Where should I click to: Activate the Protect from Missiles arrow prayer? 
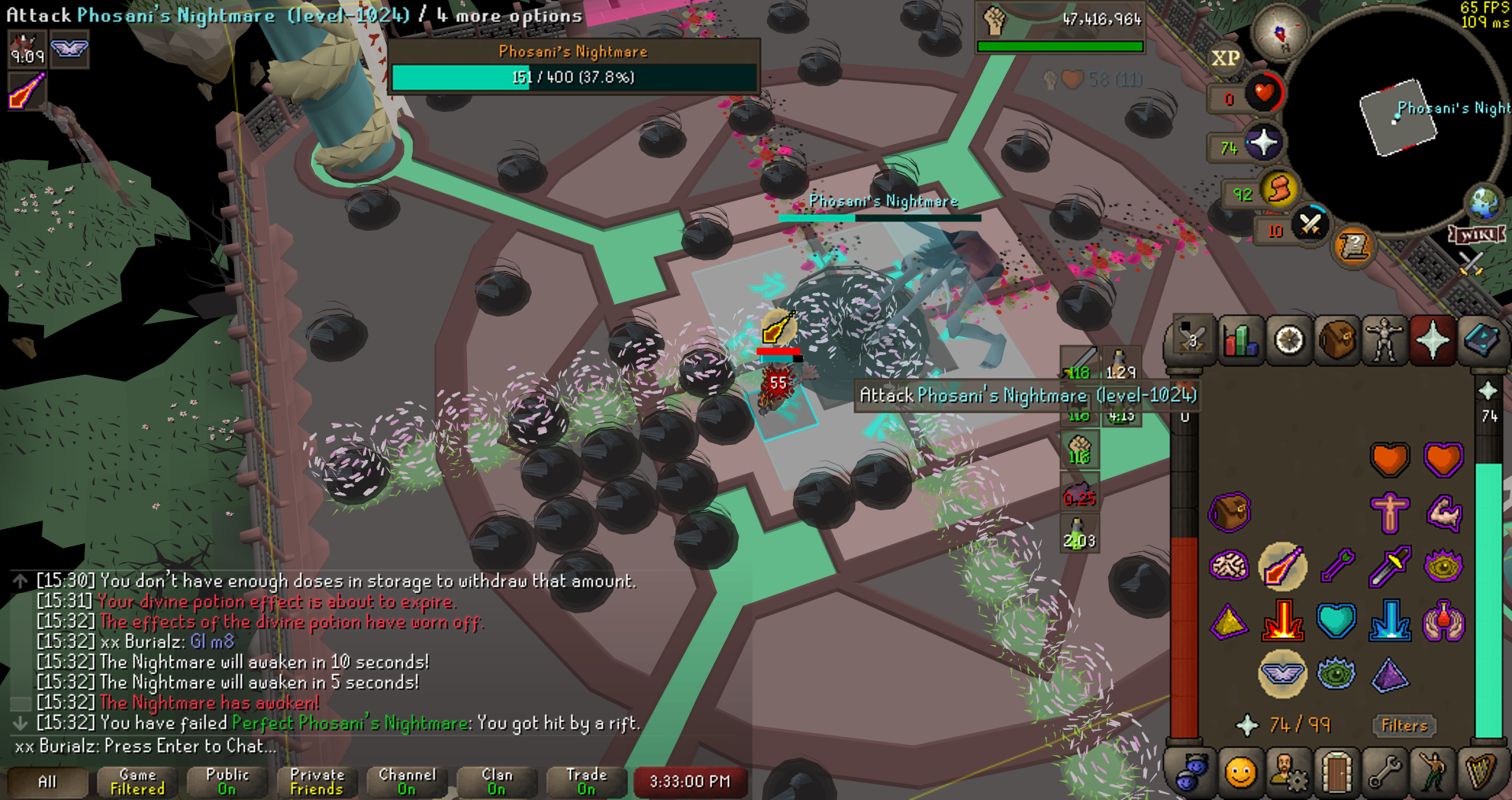click(x=1336, y=567)
